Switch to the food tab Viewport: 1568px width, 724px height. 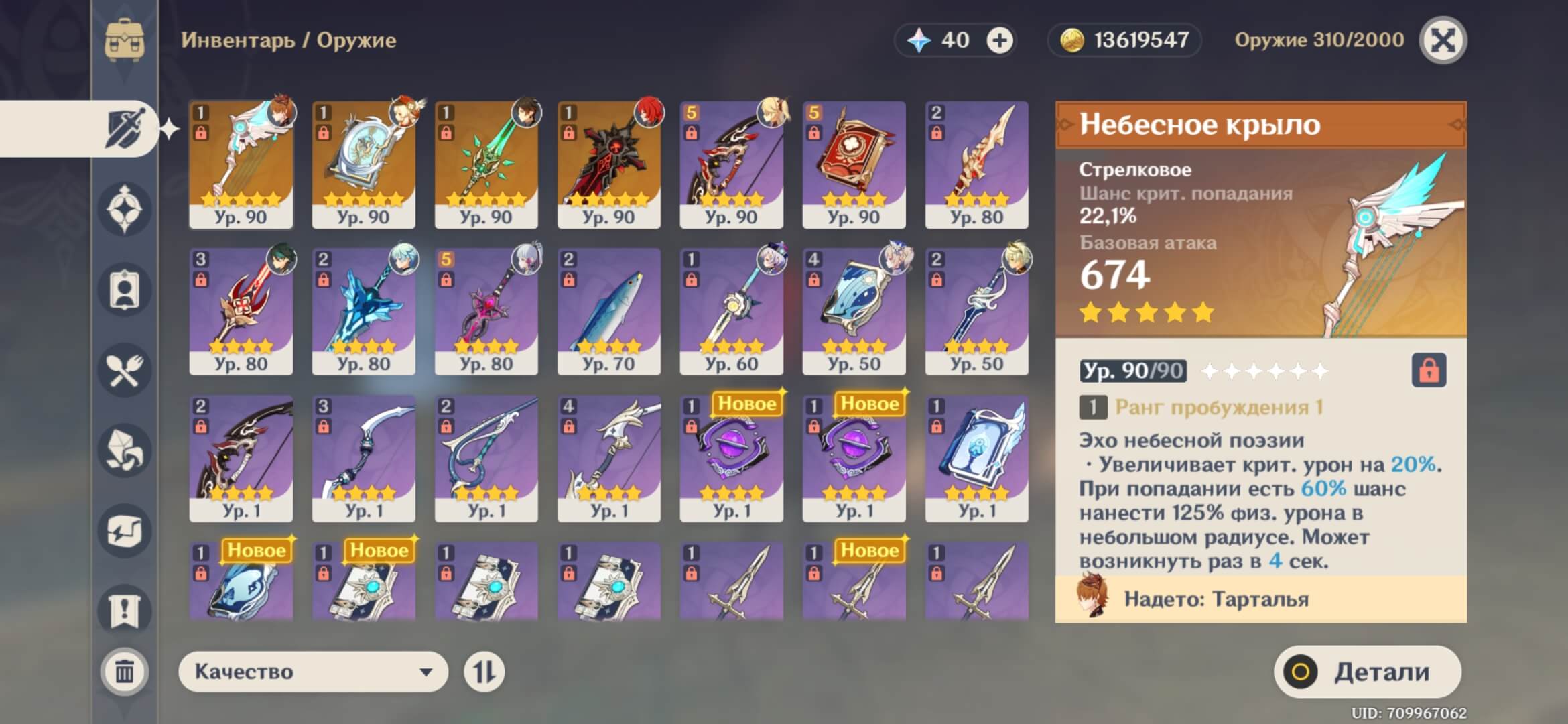coord(125,370)
